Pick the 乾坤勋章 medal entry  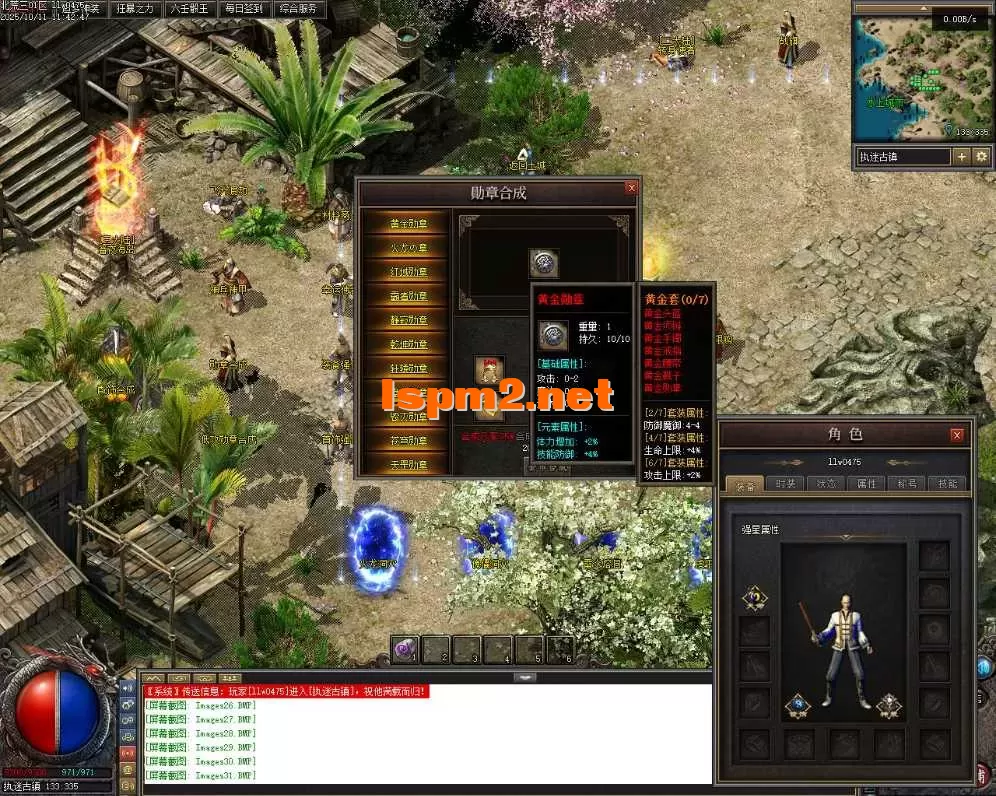(x=407, y=344)
